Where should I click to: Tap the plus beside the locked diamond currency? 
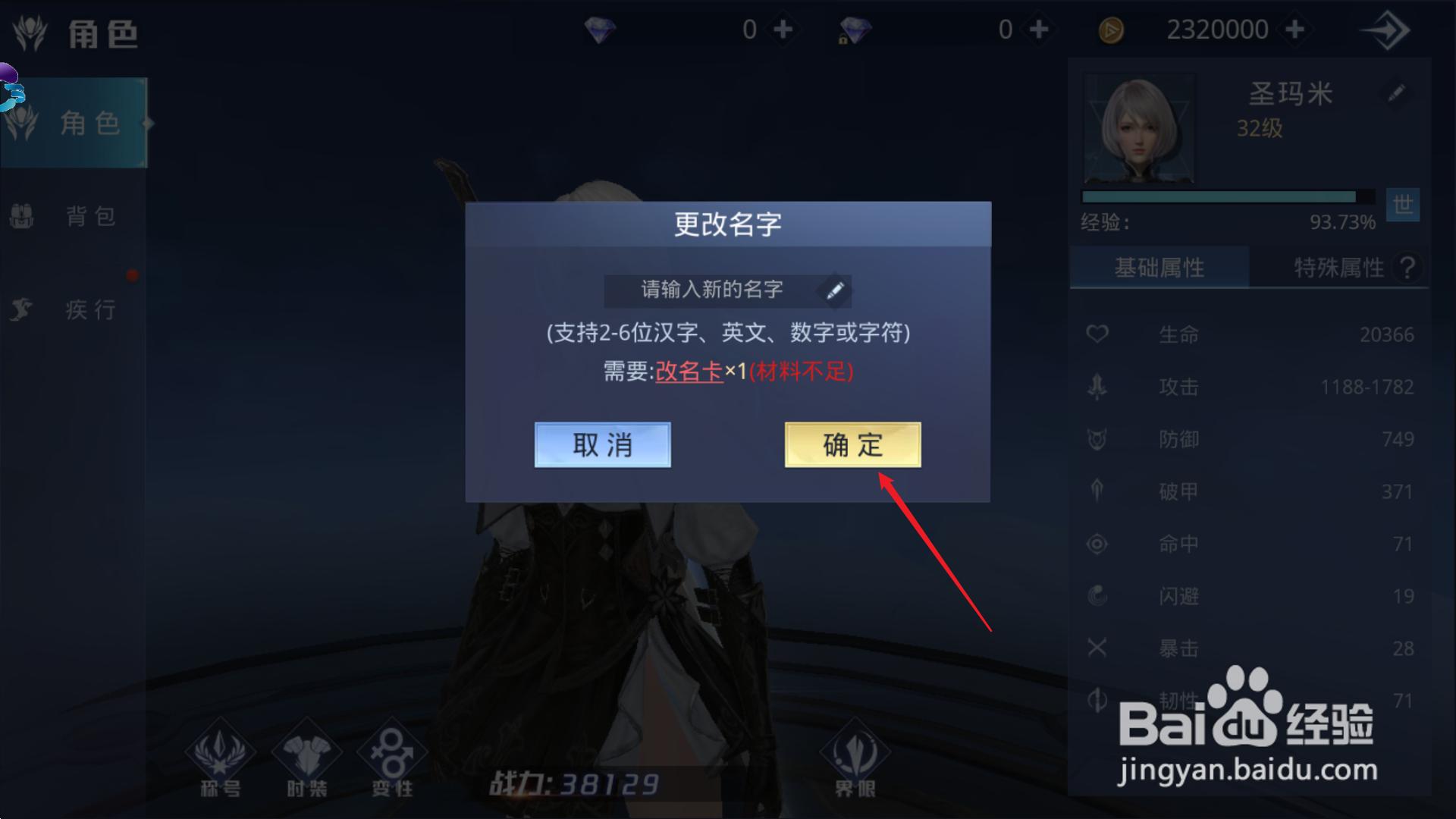(x=1040, y=29)
